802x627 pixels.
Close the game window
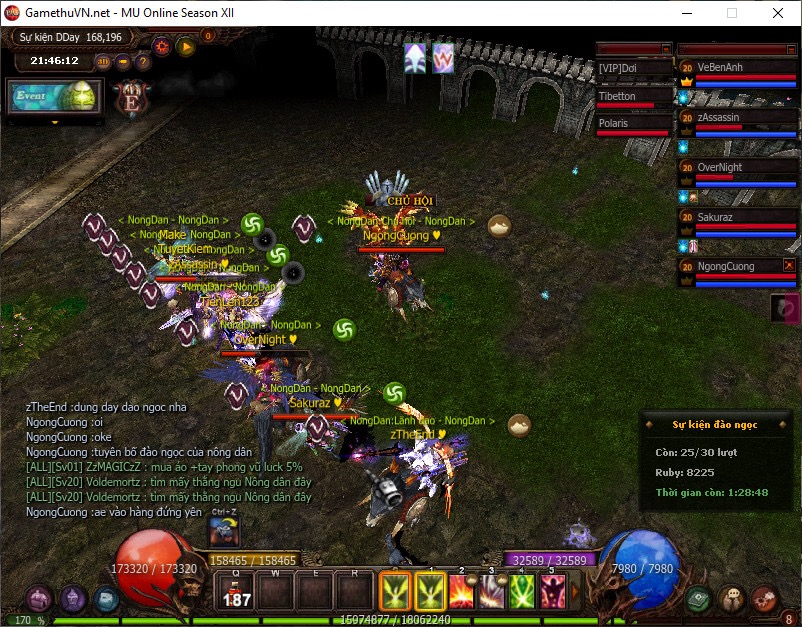click(x=777, y=13)
